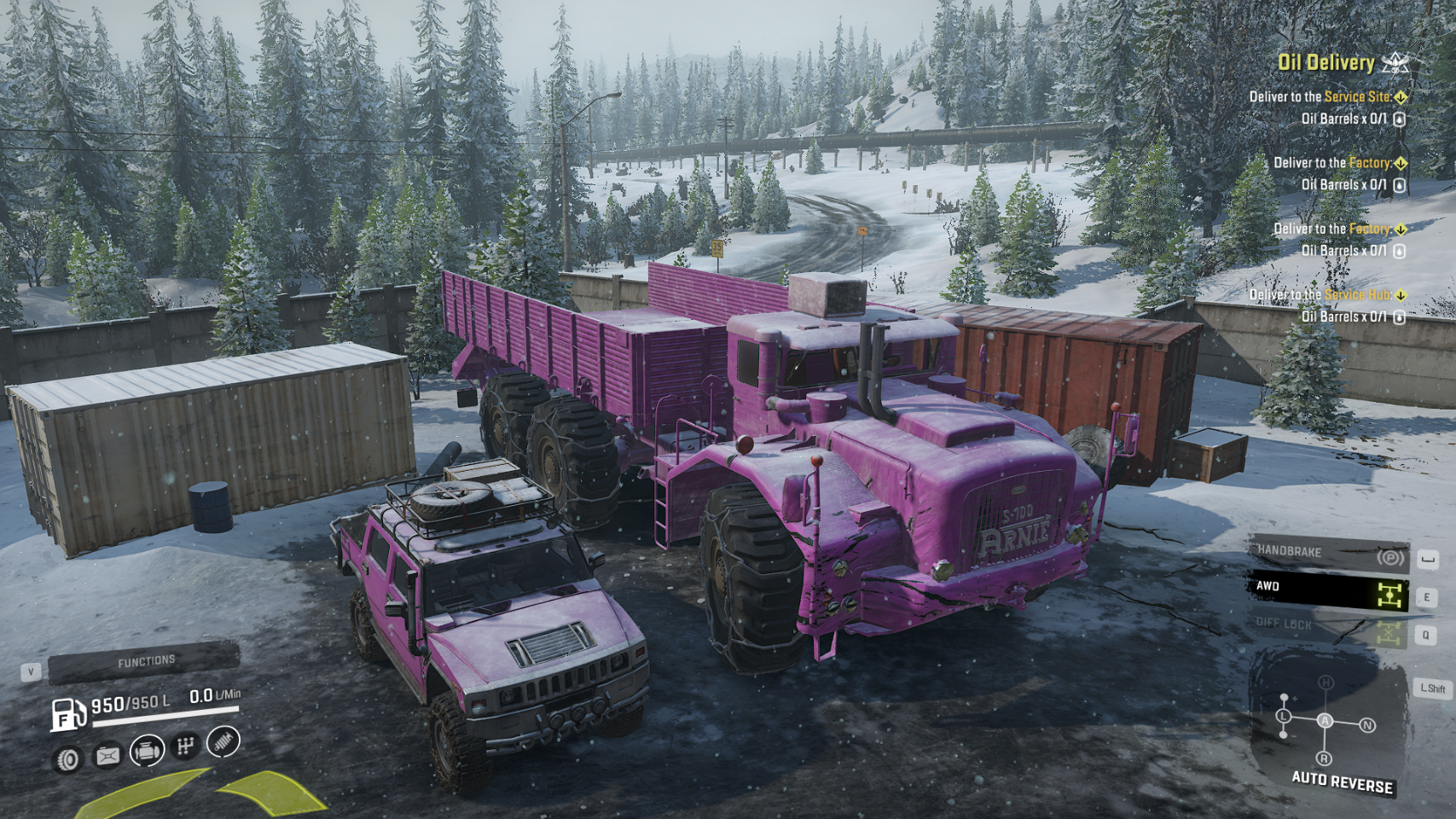Click the suspension damage status icon
The width and height of the screenshot is (1456, 819).
(x=223, y=741)
